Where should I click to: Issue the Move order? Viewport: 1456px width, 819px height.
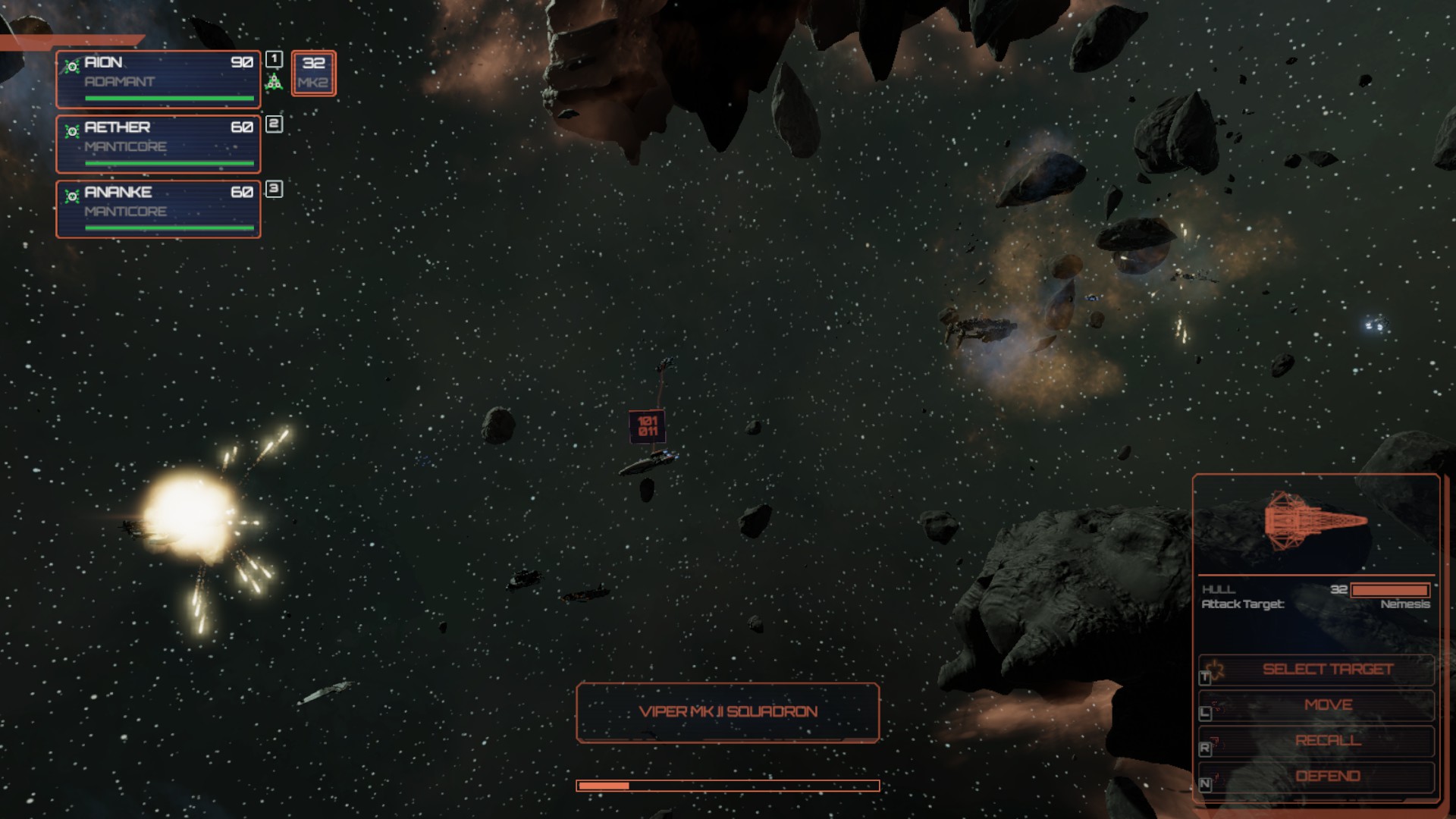click(1327, 705)
